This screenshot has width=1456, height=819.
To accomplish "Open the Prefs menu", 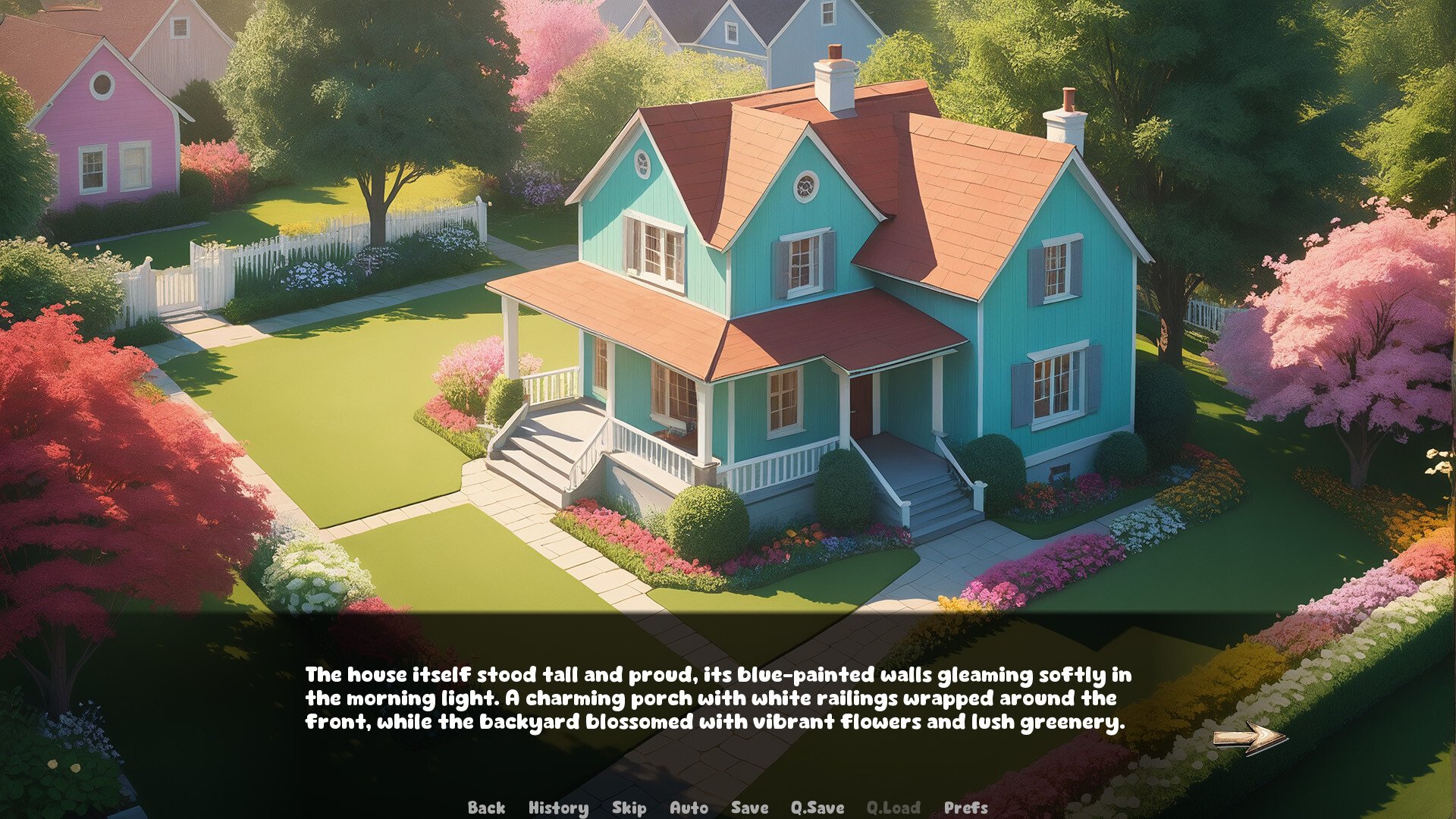I will click(x=965, y=808).
